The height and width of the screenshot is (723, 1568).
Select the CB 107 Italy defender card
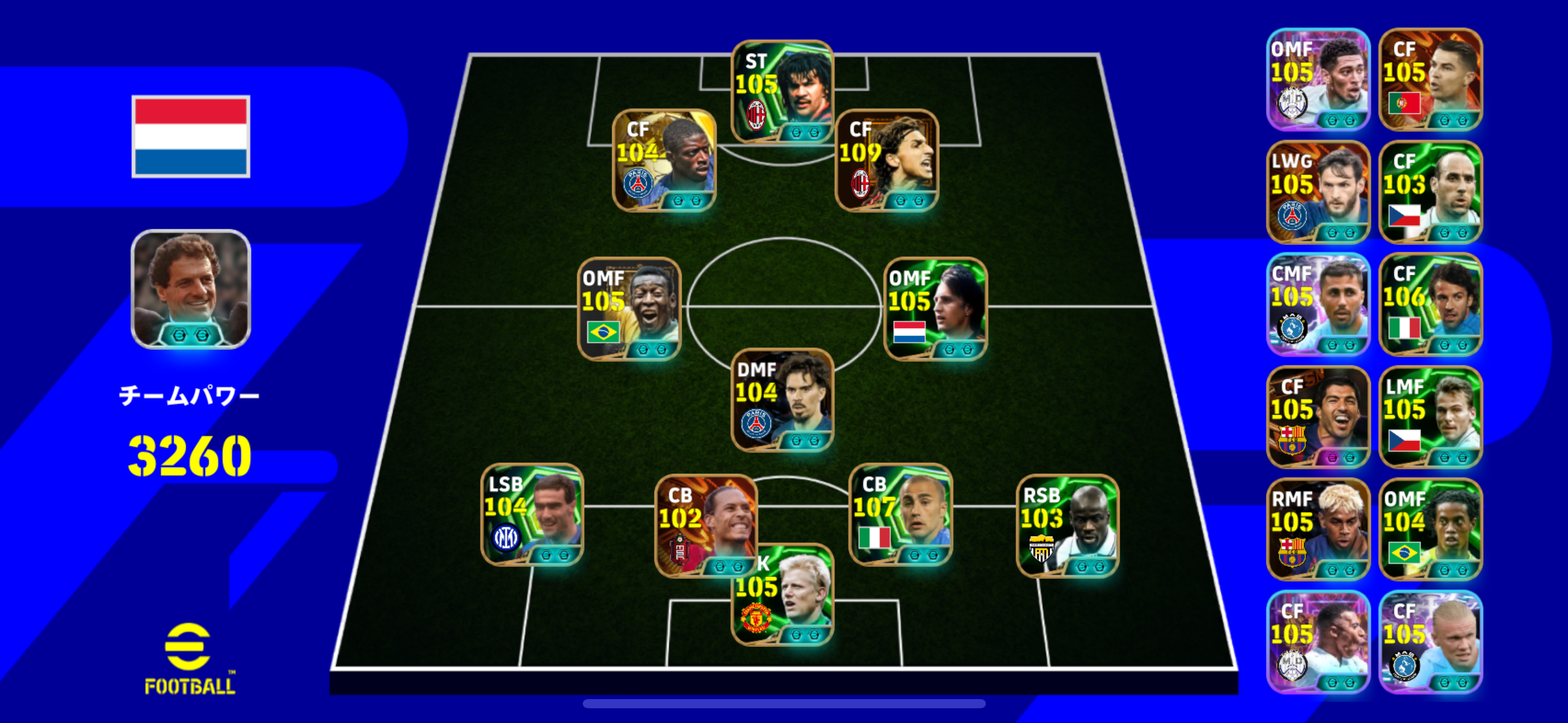[x=901, y=514]
